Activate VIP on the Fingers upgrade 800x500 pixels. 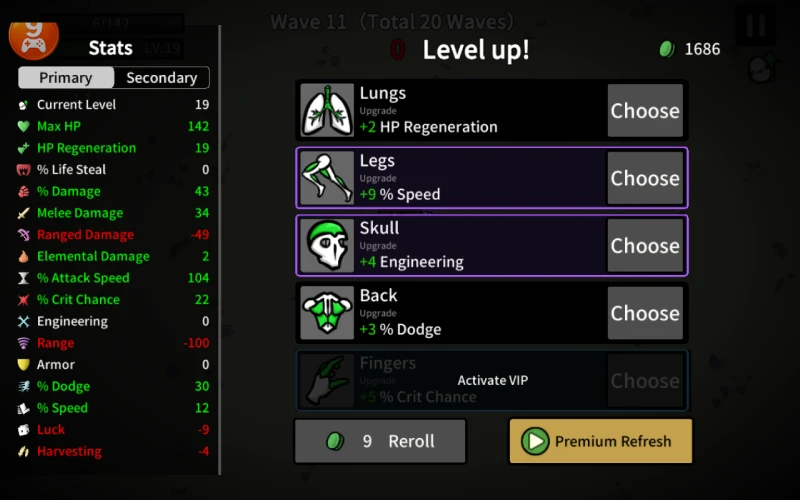pos(492,380)
